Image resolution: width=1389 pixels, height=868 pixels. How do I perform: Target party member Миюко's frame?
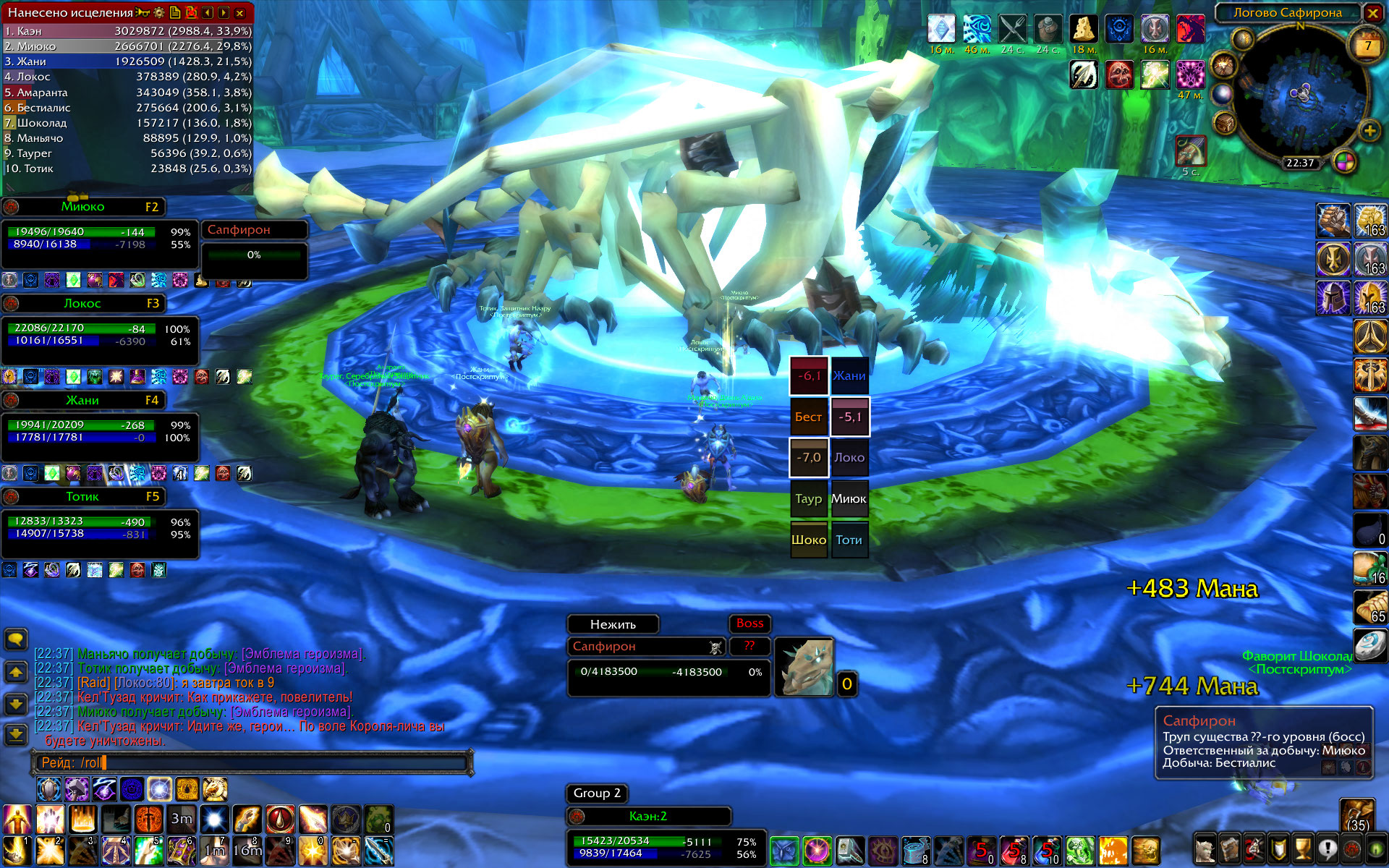(x=83, y=207)
